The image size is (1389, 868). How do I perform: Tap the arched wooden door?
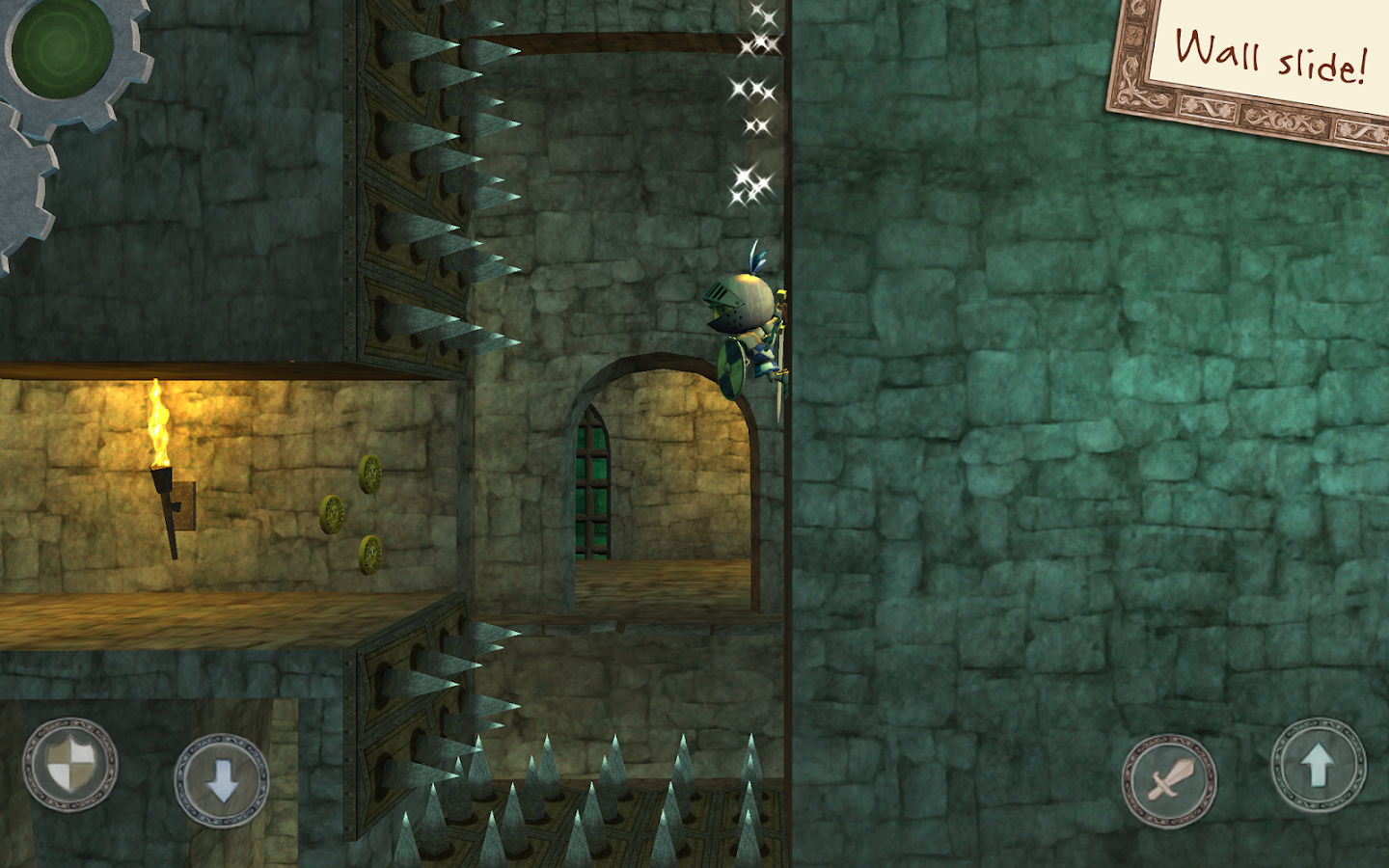pos(594,482)
